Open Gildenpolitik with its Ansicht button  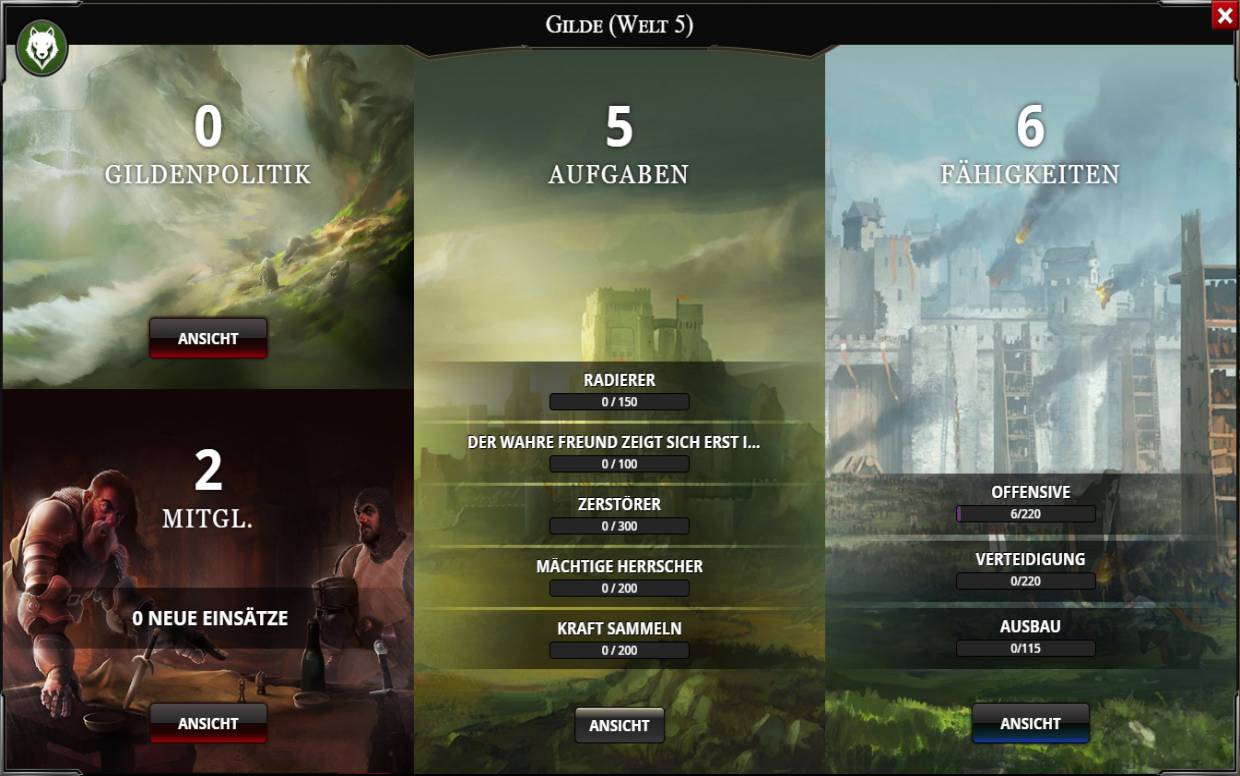[x=208, y=338]
